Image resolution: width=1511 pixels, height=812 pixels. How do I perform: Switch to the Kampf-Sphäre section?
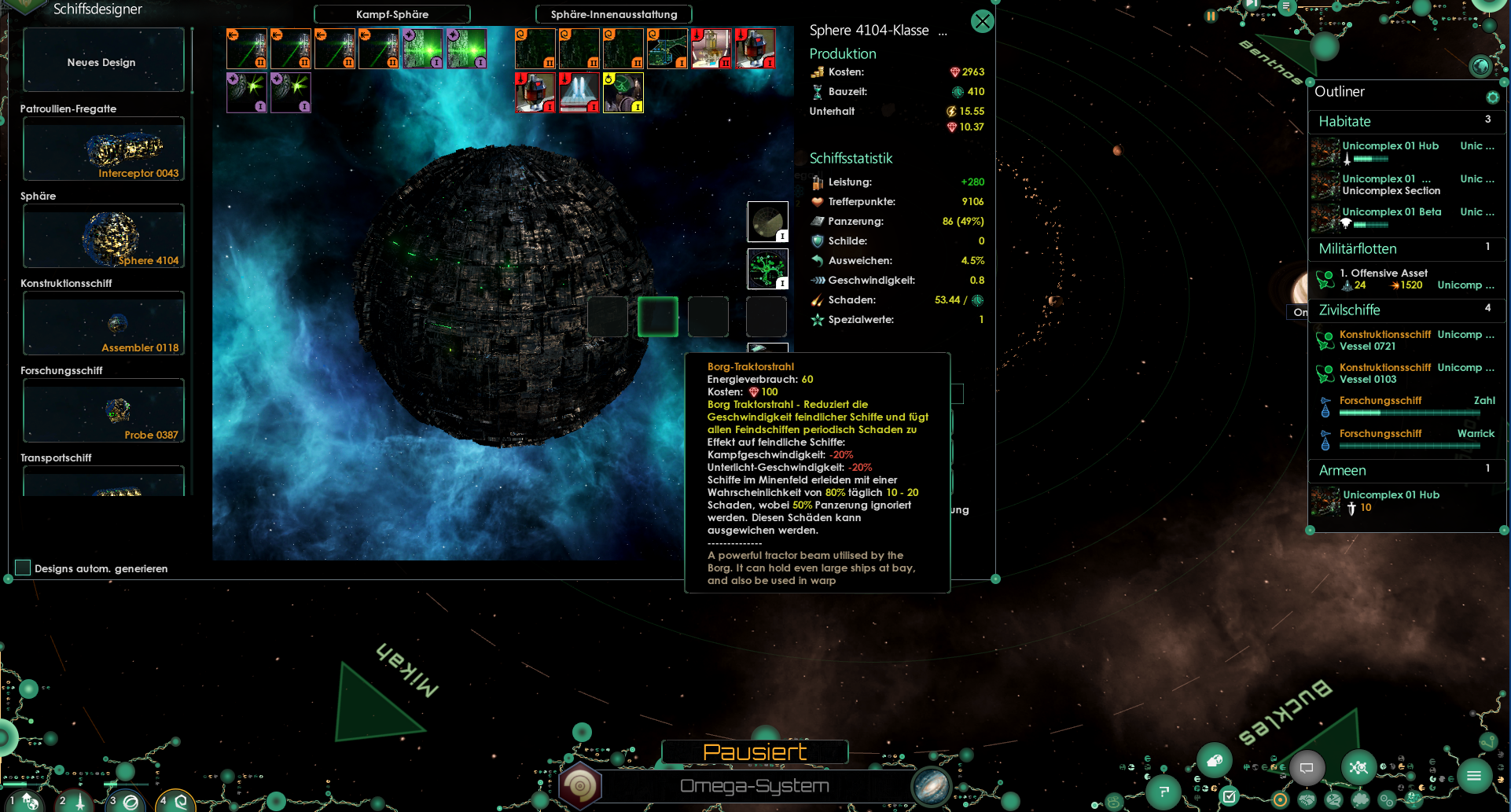click(392, 14)
